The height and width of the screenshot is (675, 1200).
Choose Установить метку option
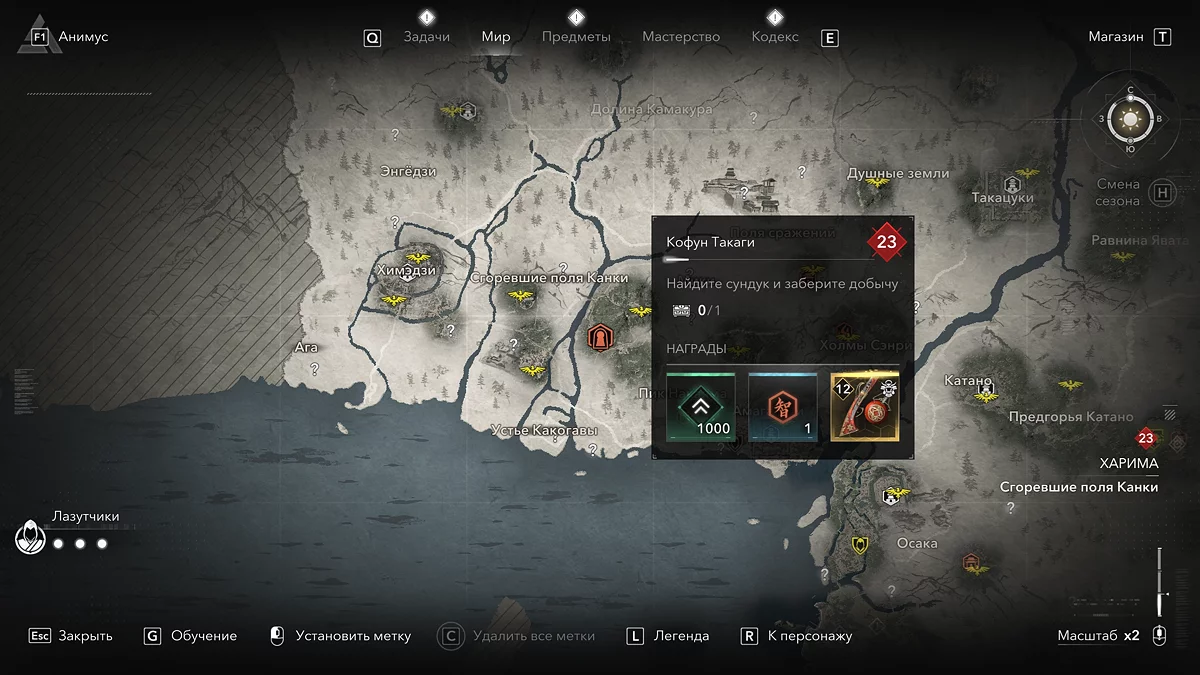(x=352, y=636)
